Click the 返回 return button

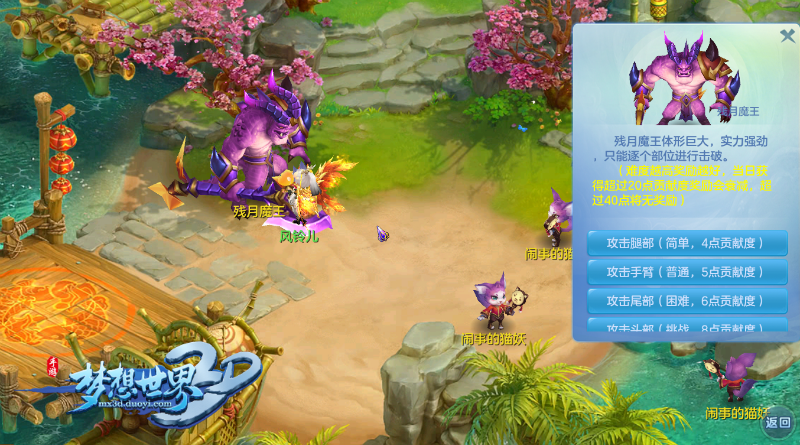coord(778,421)
